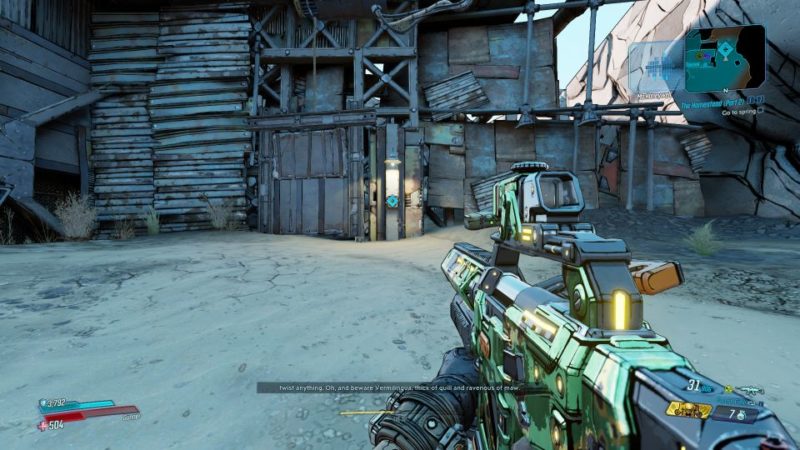Select the diamond objective marker on minimap
800x450 pixels.
(x=723, y=45)
